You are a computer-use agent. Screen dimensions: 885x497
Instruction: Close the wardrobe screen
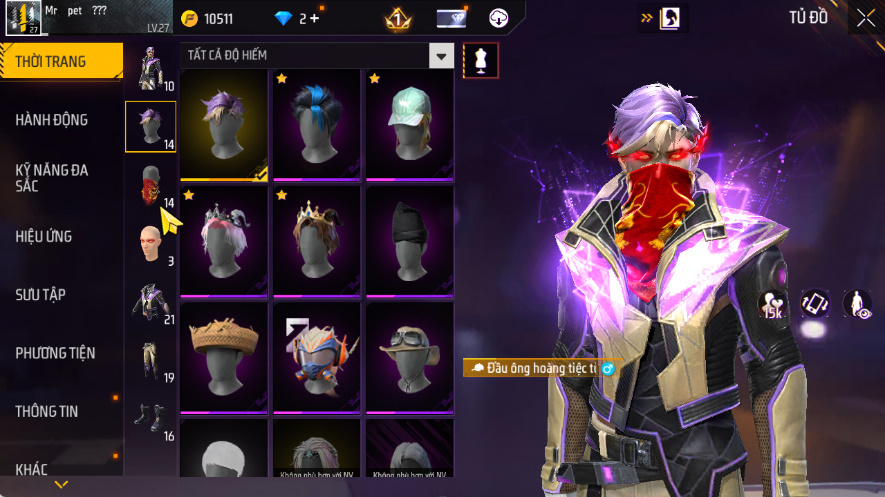(x=865, y=18)
